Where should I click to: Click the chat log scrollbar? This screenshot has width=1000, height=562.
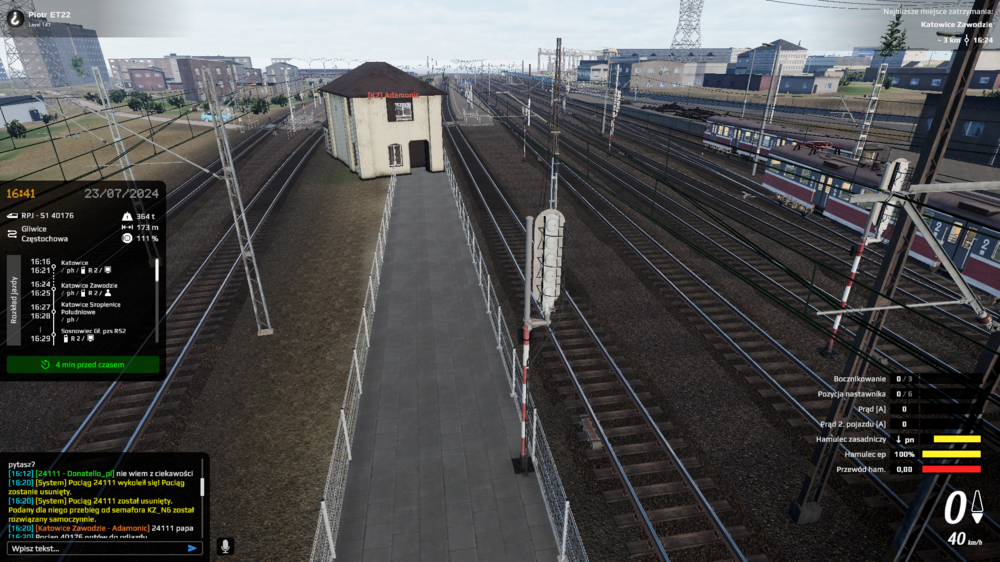click(201, 487)
